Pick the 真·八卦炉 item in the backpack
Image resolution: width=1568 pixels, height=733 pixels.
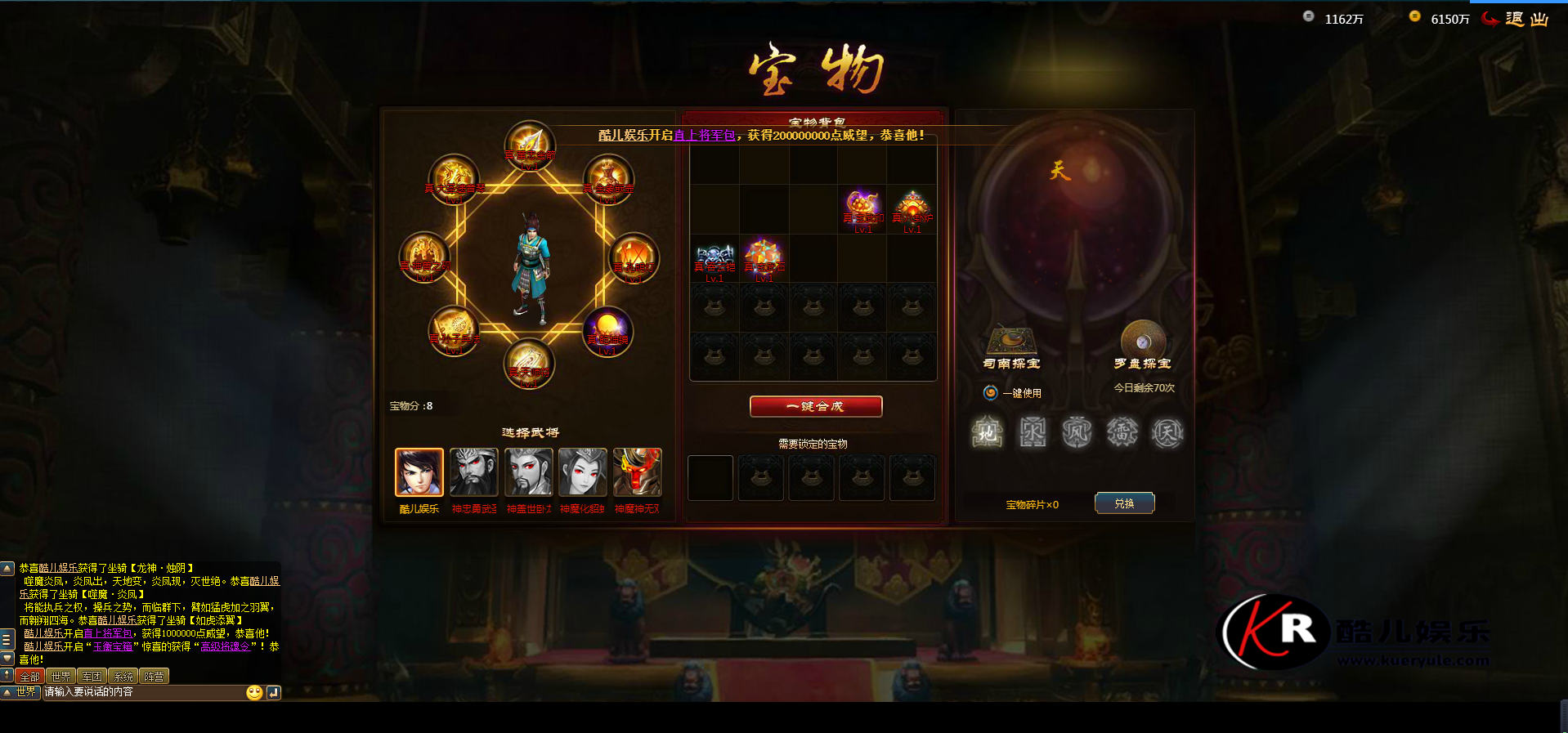(912, 209)
